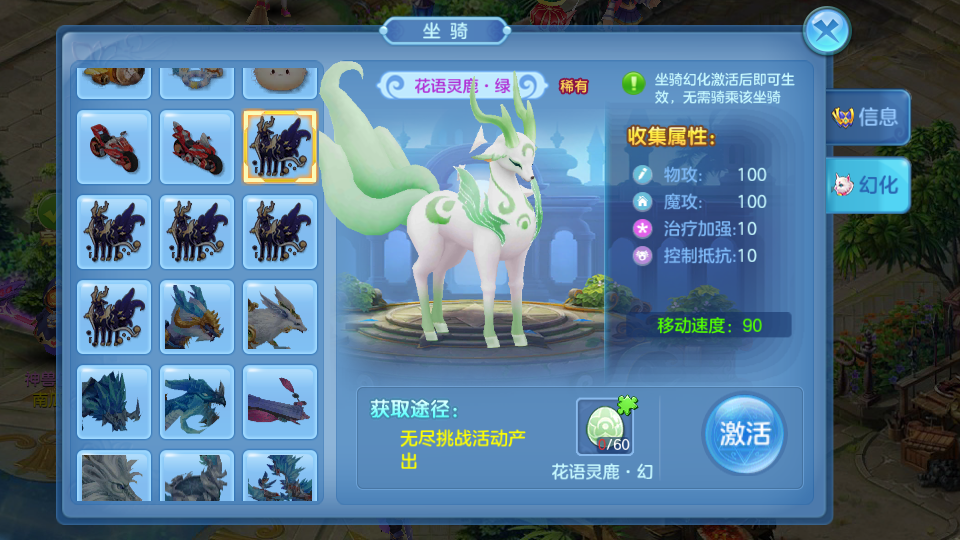
Task: Pick the blue dragon mount with golden trim
Action: tap(197, 316)
